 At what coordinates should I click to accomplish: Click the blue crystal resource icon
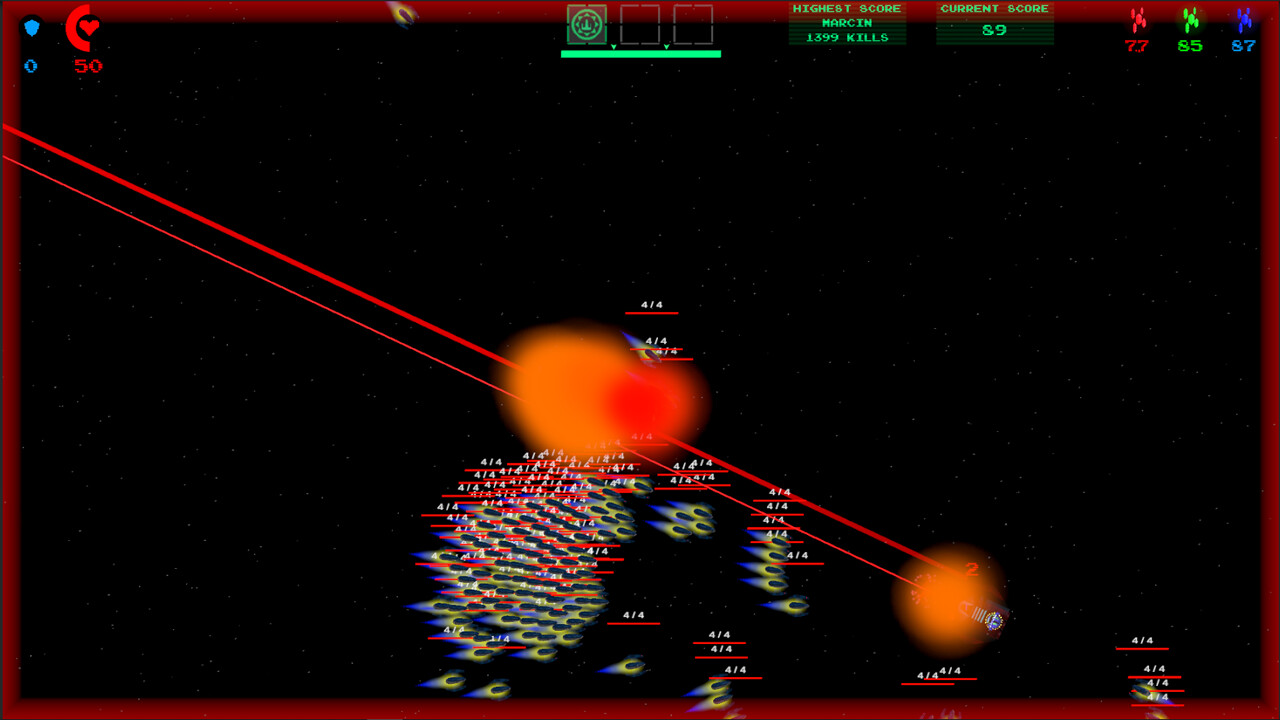(x=1243, y=18)
